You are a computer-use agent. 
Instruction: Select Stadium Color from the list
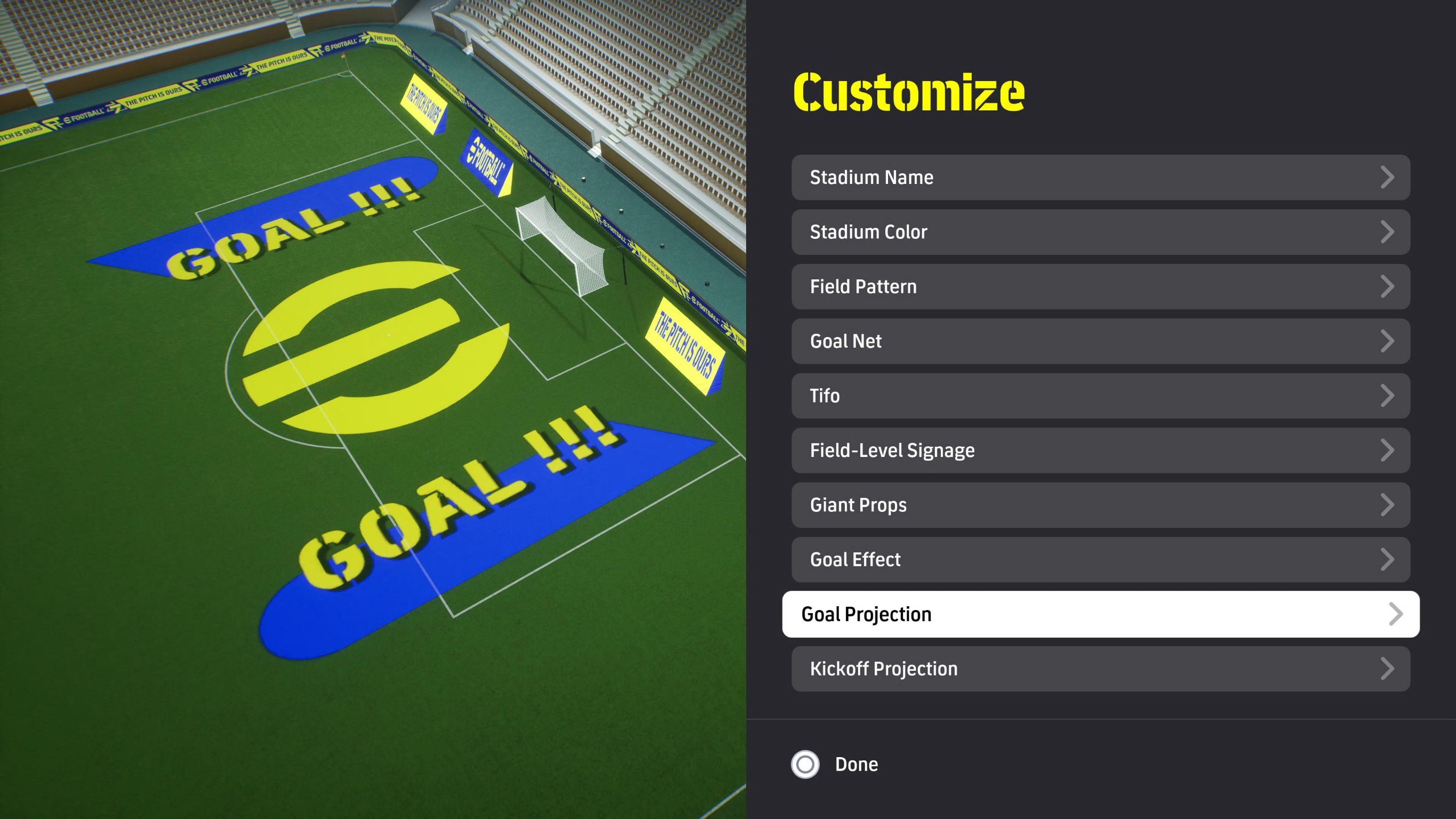[1100, 232]
